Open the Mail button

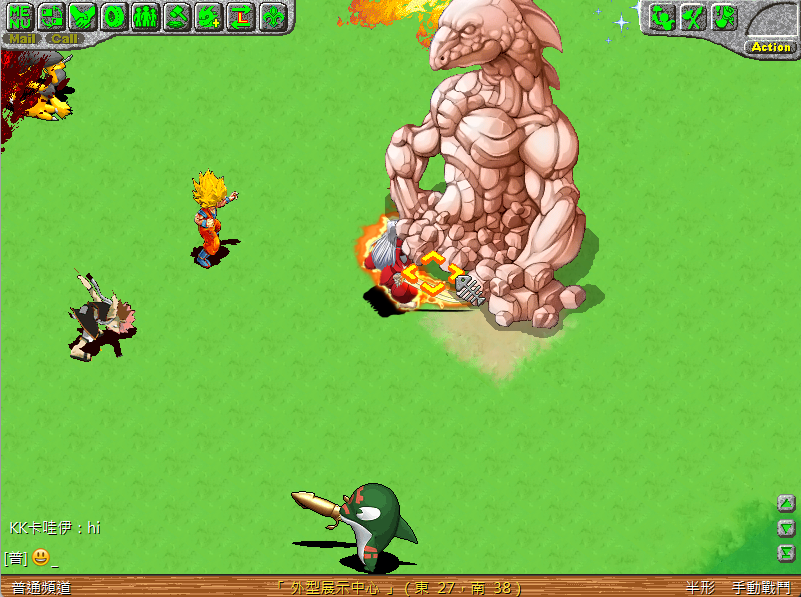point(22,39)
